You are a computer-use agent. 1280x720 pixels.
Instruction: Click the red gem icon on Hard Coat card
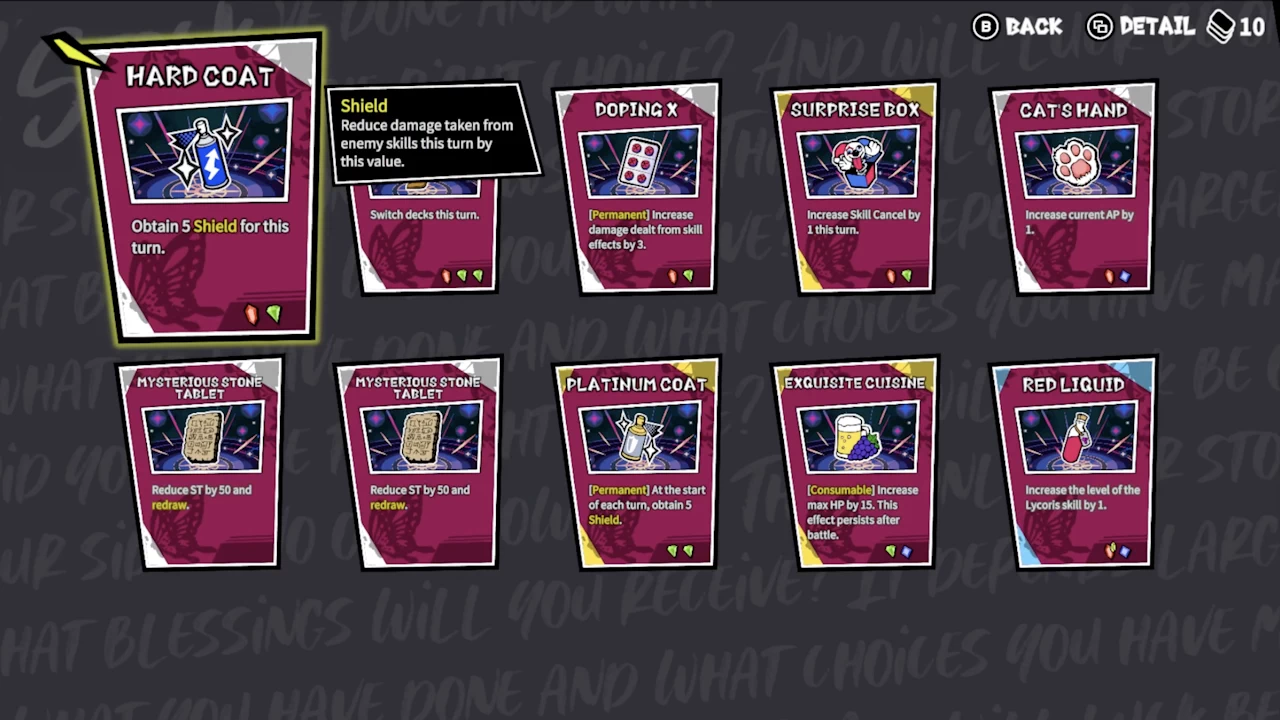[250, 314]
